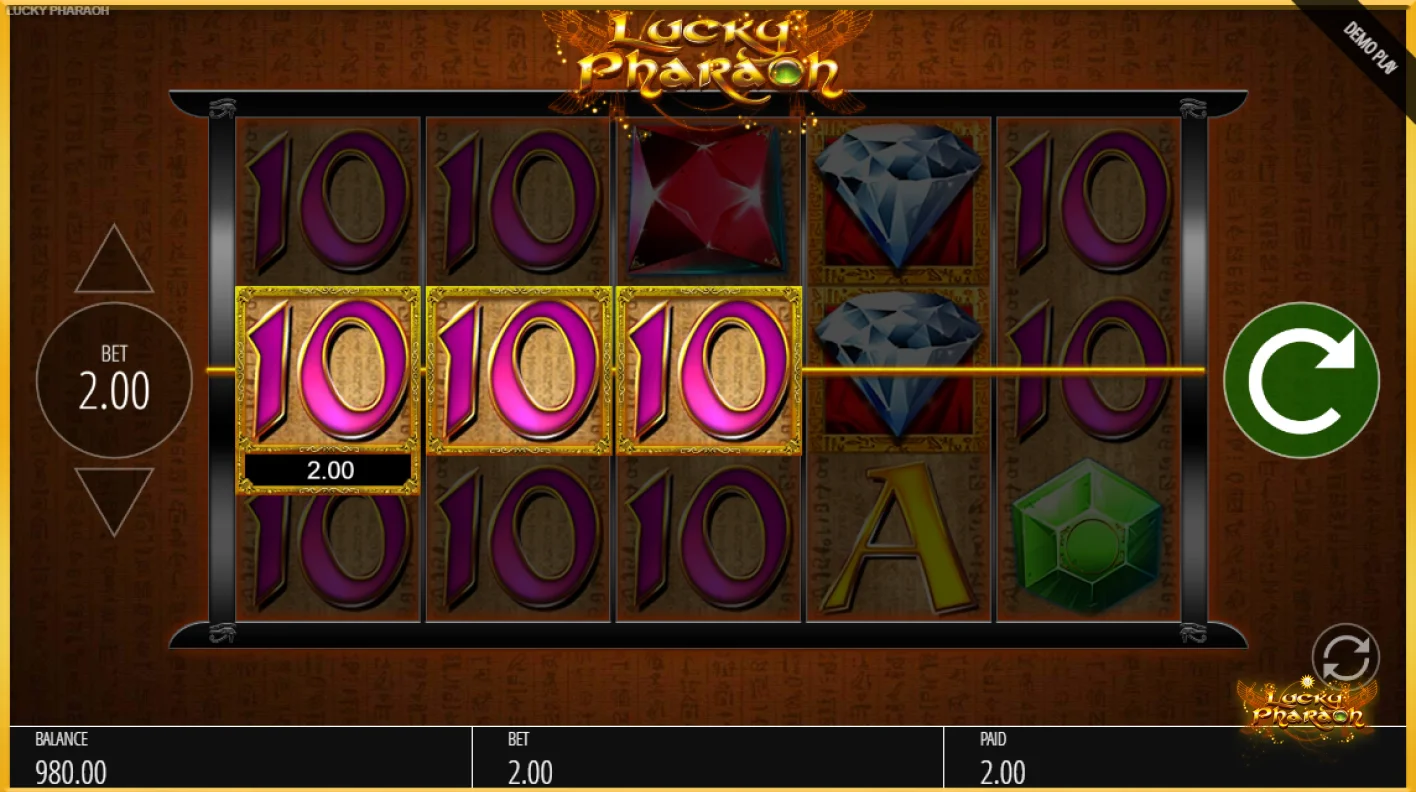This screenshot has width=1416, height=792.
Task: Click the 10 symbol at the top of reel two
Action: 516,200
